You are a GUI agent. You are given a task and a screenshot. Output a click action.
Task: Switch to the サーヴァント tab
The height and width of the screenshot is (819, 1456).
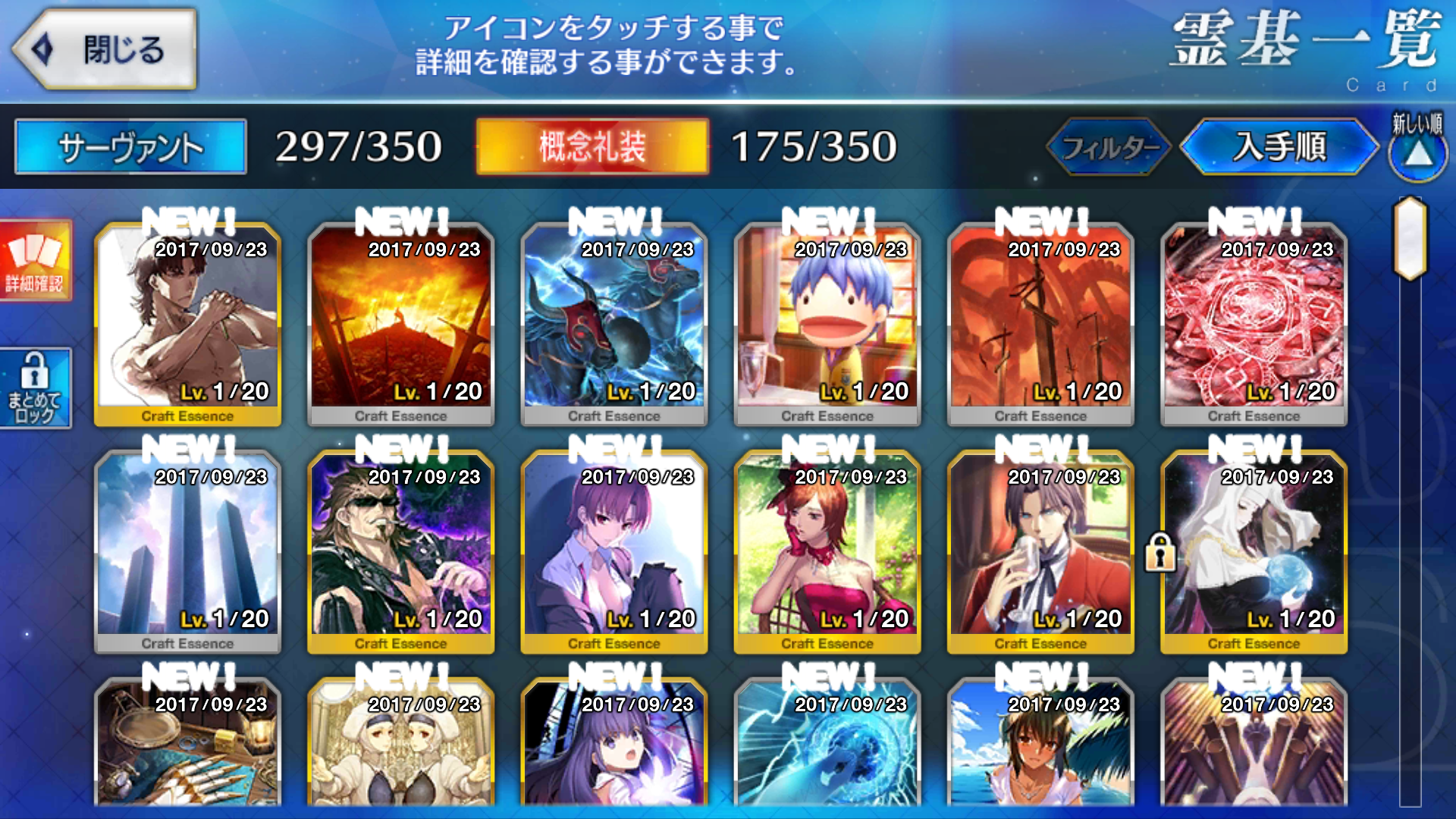130,146
